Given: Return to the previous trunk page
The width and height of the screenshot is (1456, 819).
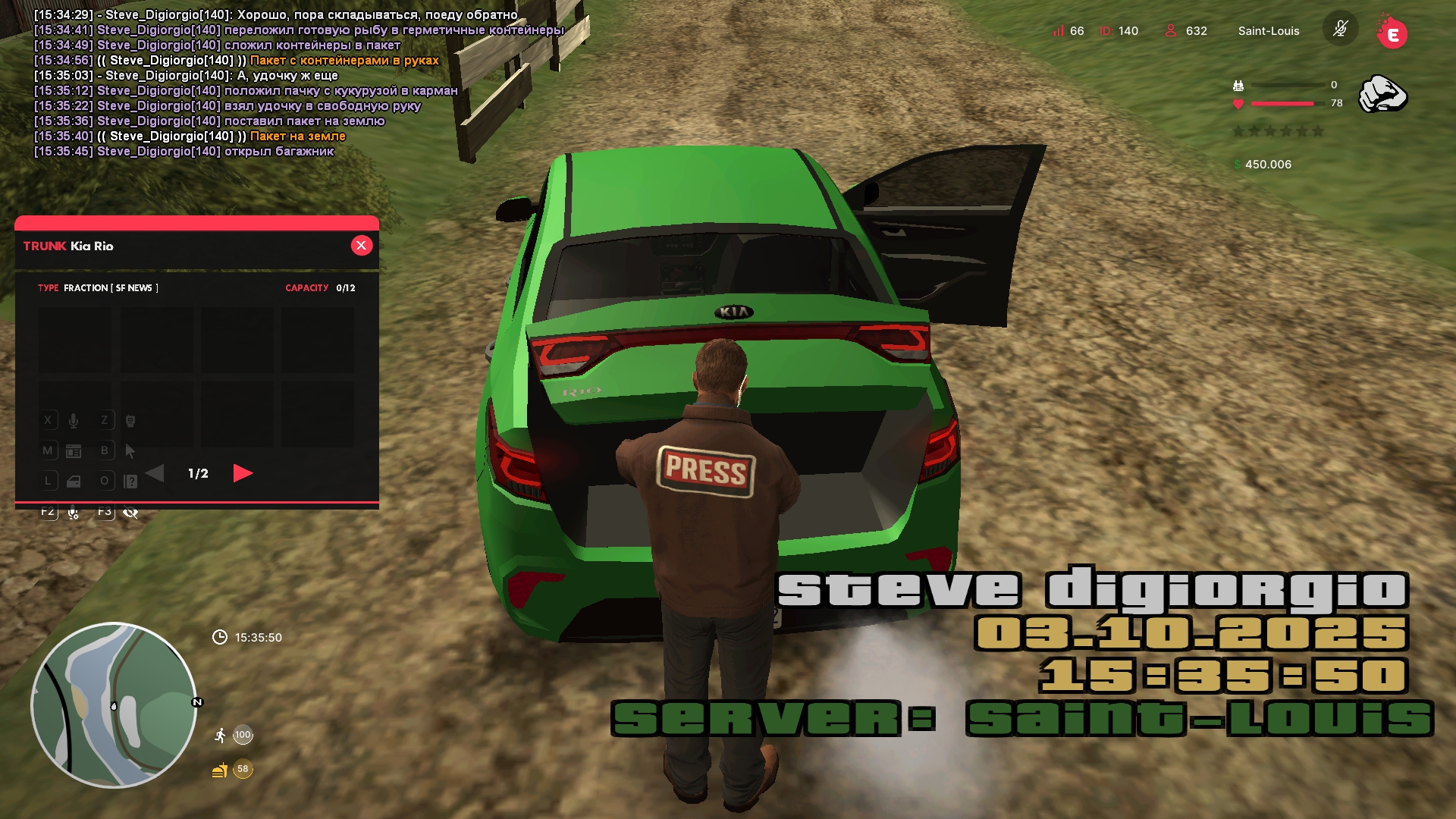Looking at the screenshot, I should (155, 473).
